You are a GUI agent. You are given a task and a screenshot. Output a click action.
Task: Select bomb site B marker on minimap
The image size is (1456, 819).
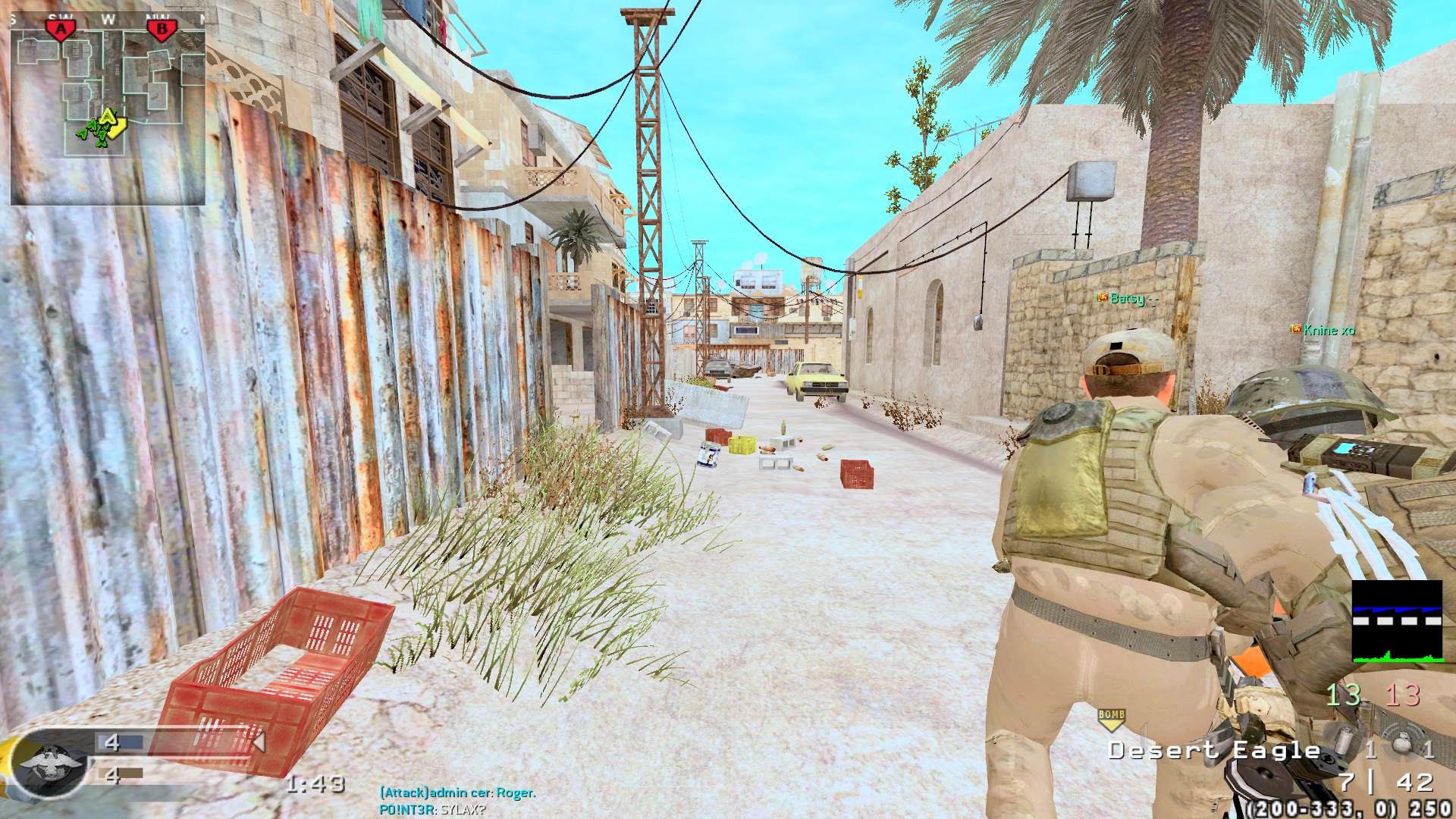160,30
